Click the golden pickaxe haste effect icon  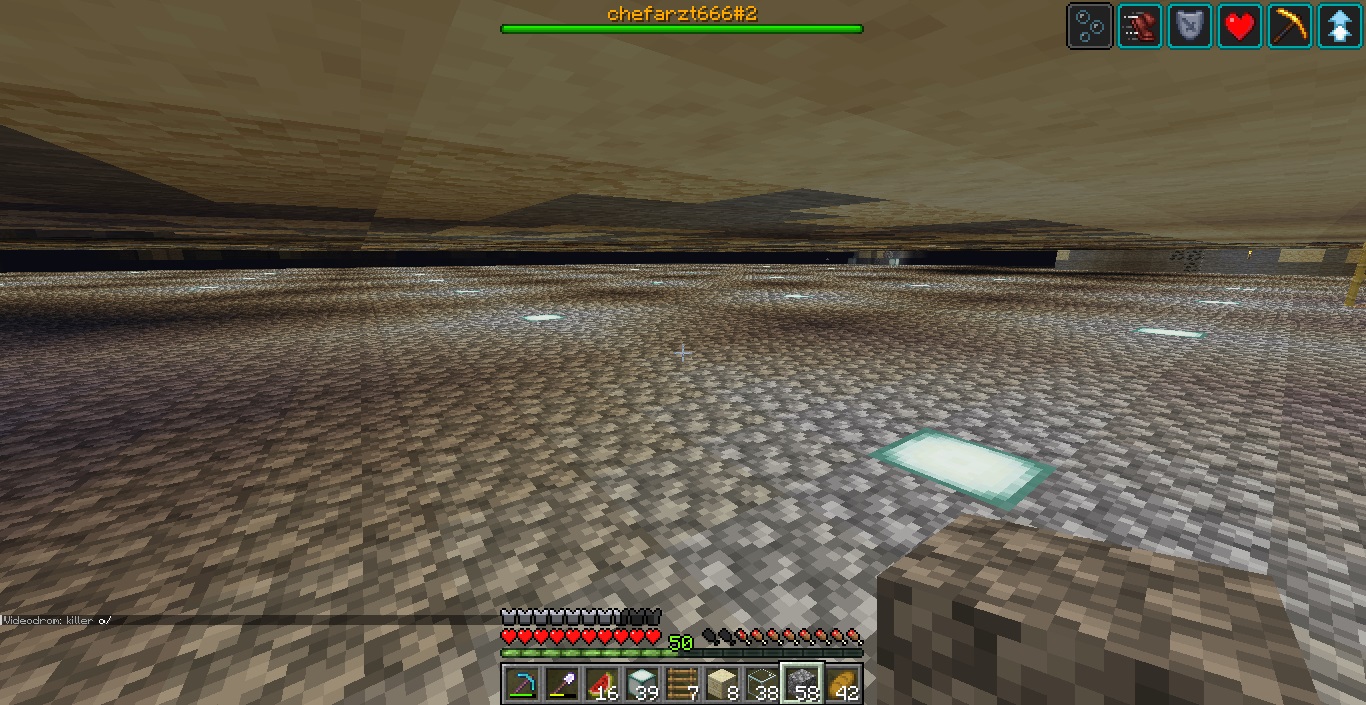1289,26
